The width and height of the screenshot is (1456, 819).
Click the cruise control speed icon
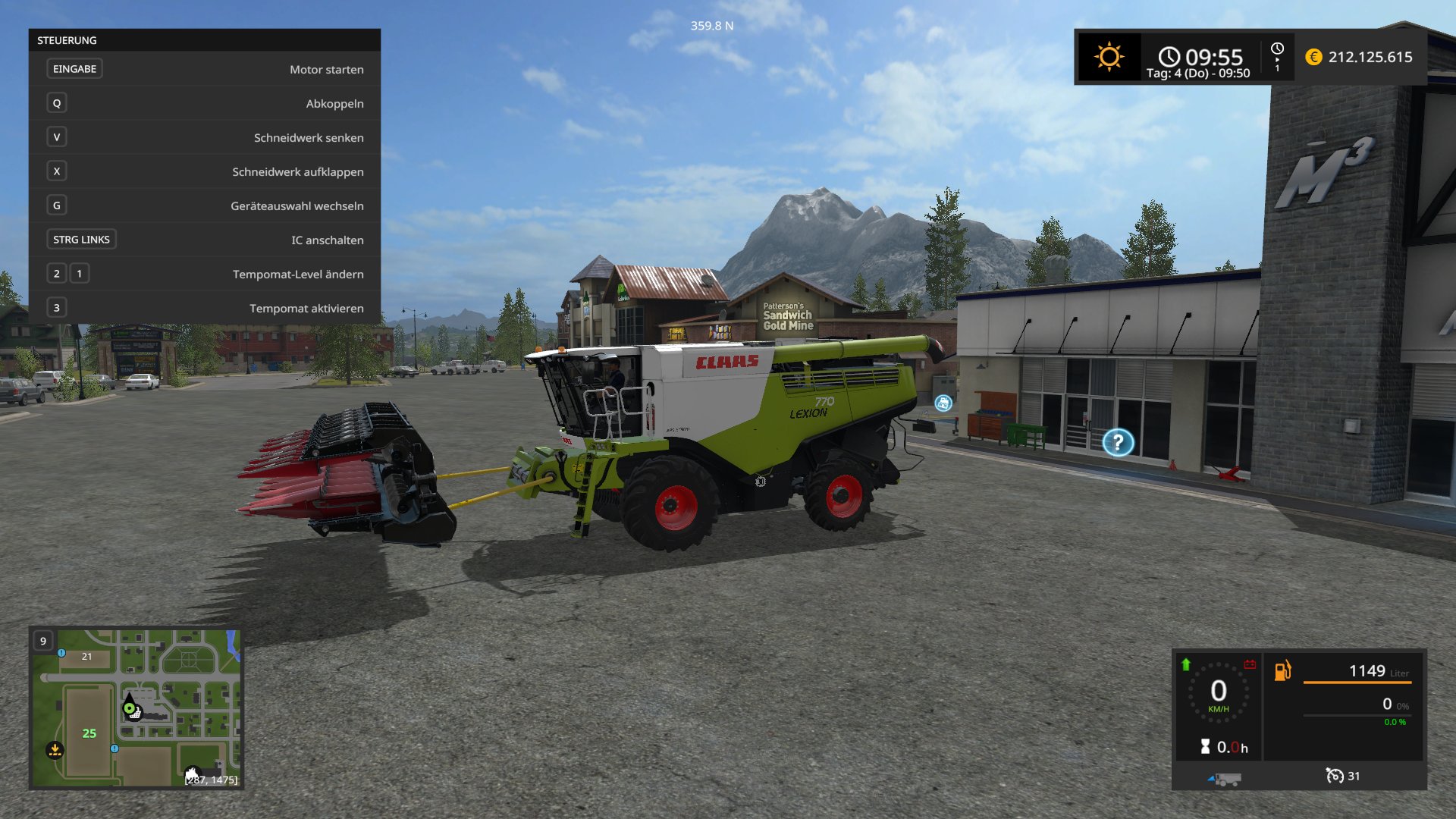coord(1334,776)
